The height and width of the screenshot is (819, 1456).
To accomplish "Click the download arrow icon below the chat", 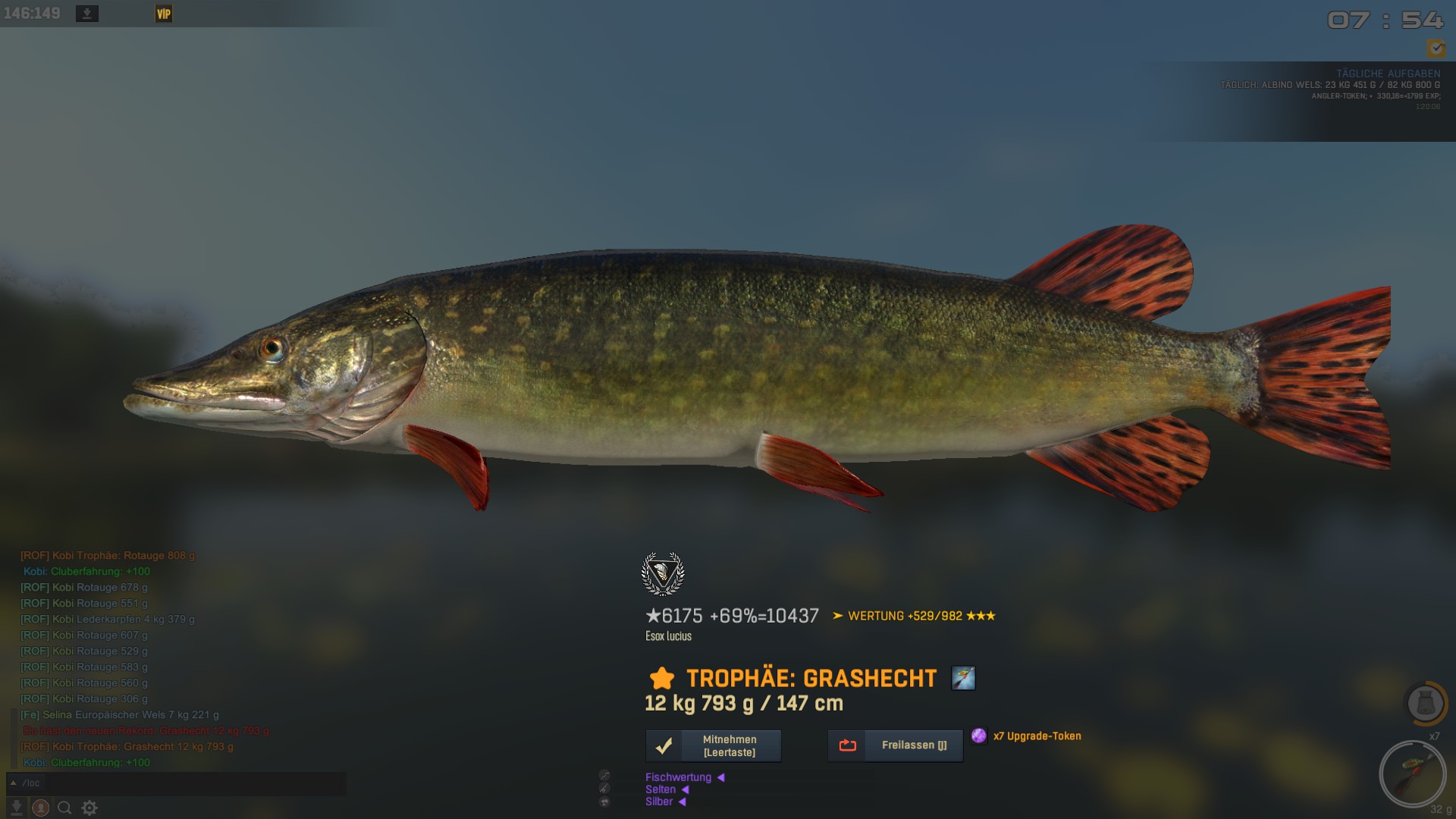I will 16,808.
